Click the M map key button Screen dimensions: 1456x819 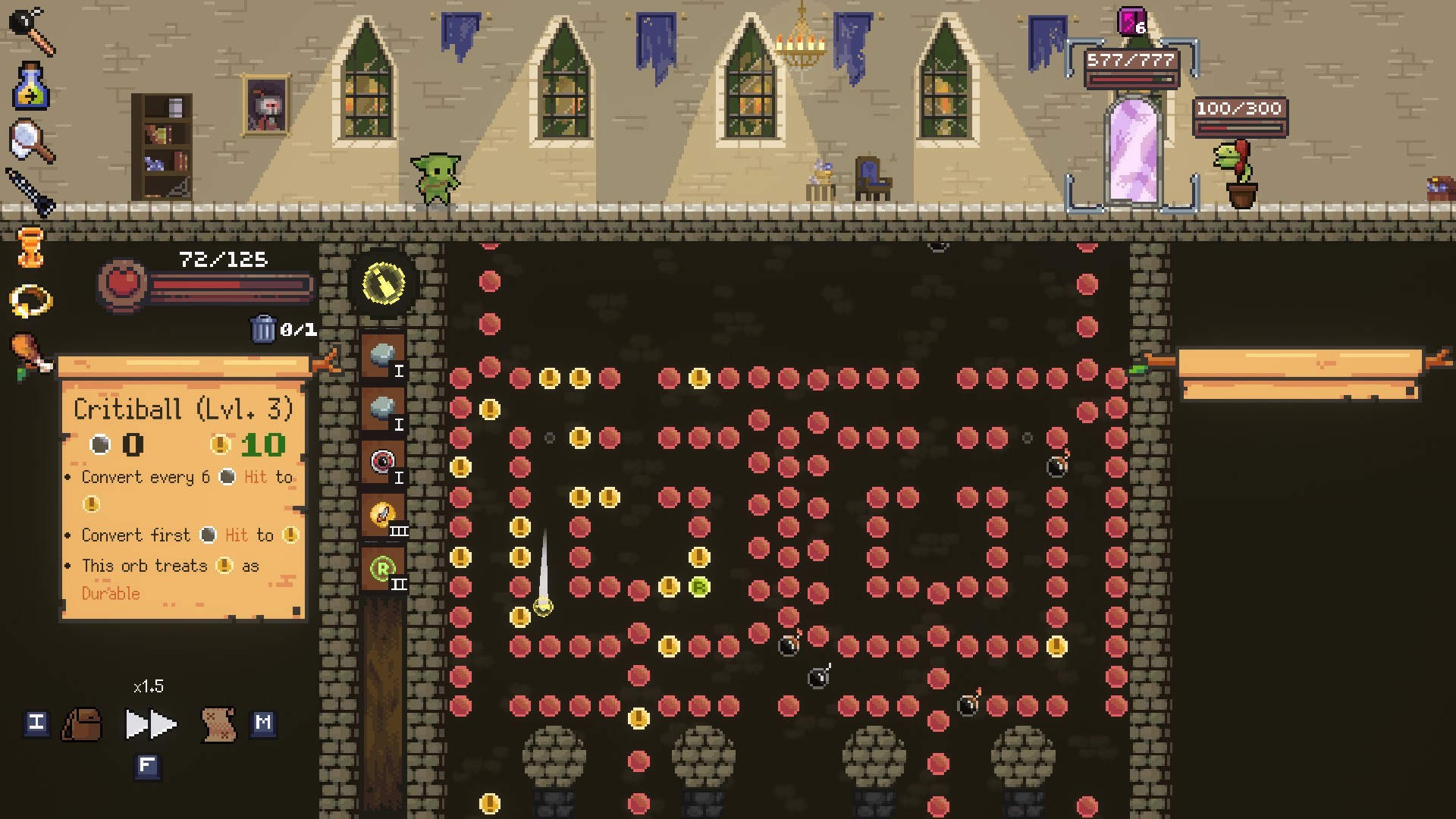(265, 724)
